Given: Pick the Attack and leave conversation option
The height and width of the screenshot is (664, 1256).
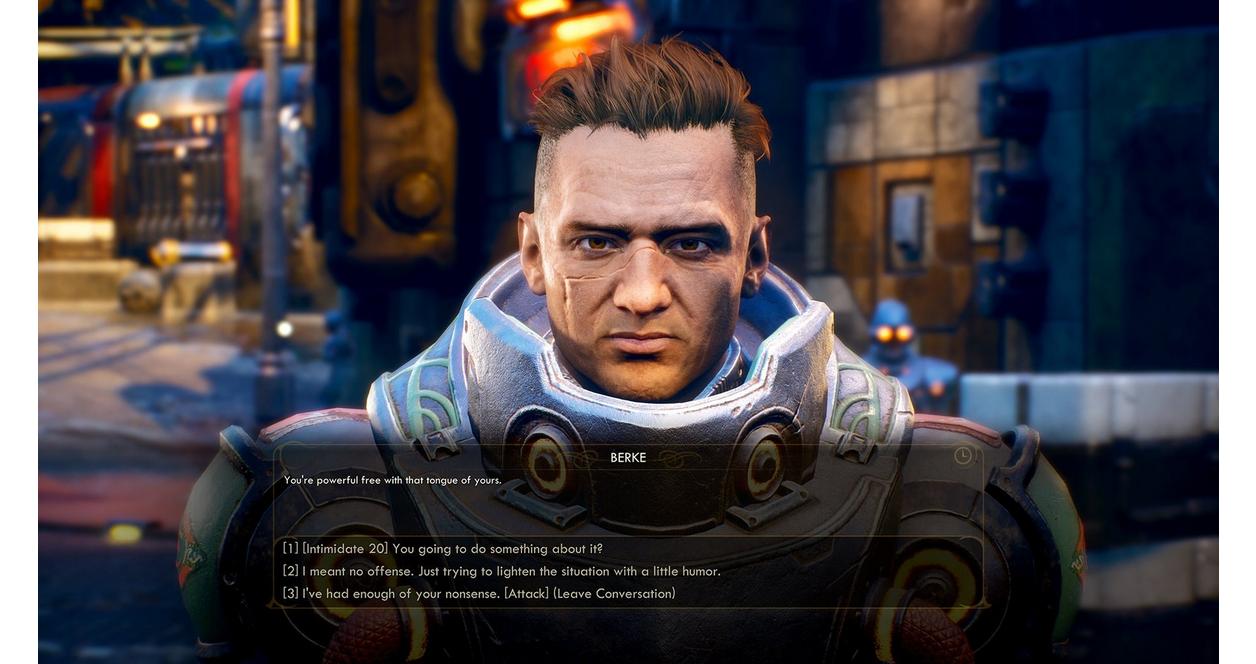Looking at the screenshot, I should tap(478, 594).
